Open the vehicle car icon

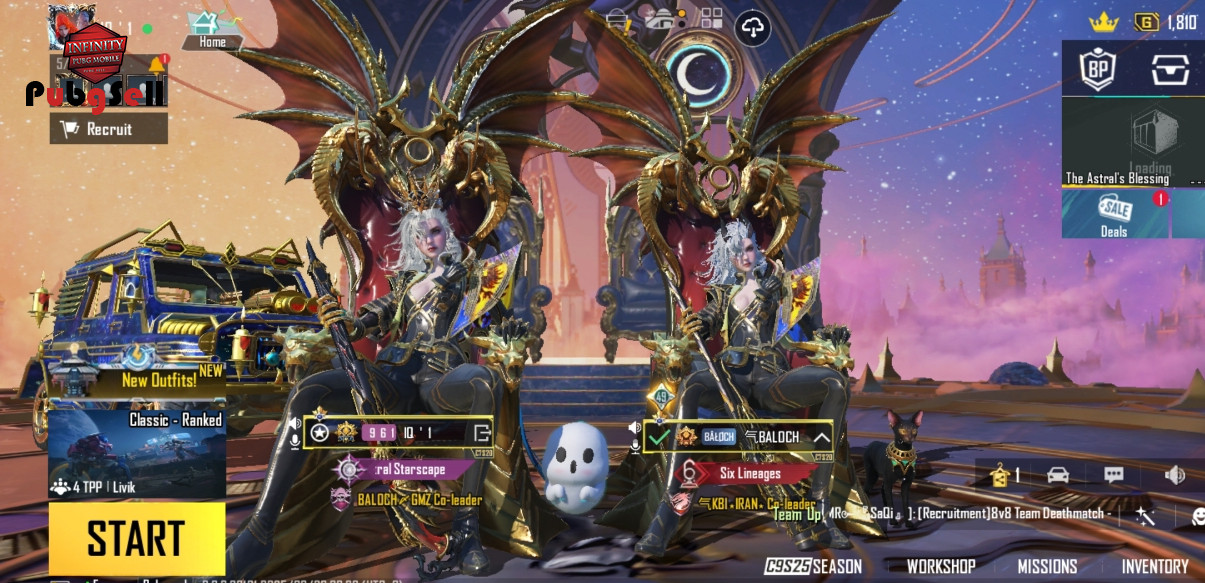pyautogui.click(x=1058, y=475)
